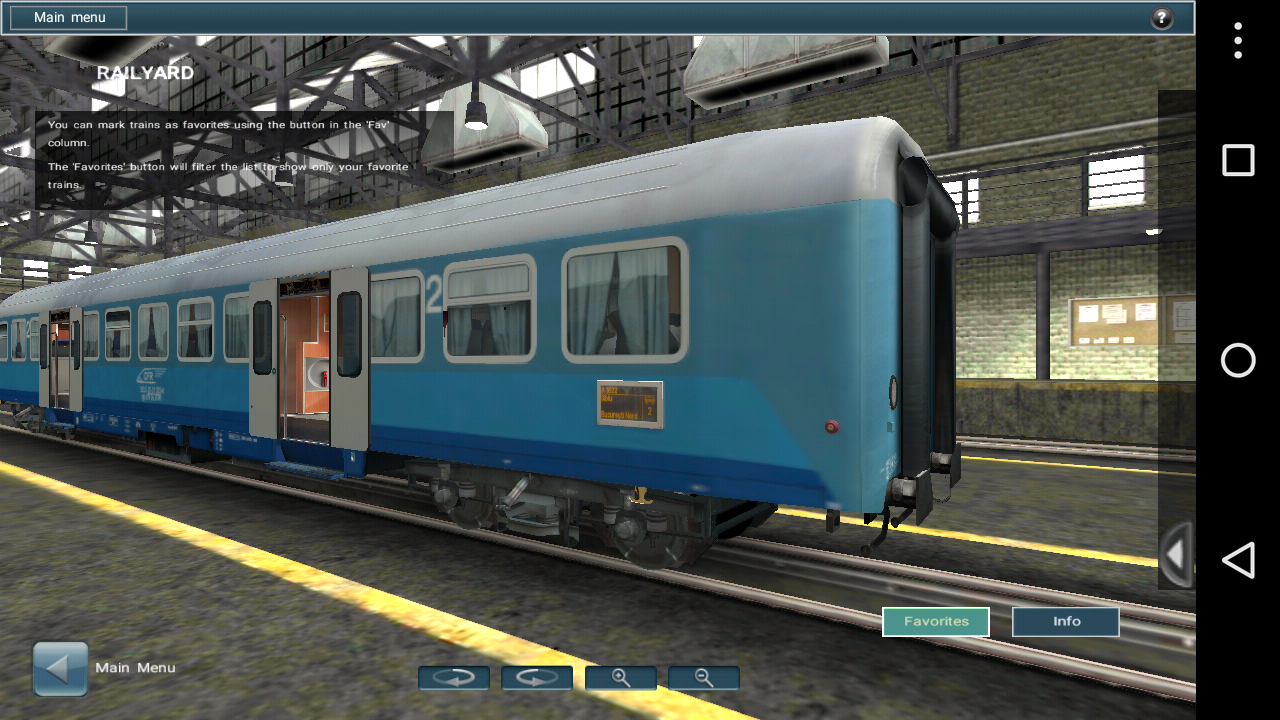This screenshot has width=1280, height=720.
Task: Toggle the Favorites filter
Action: coord(936,622)
